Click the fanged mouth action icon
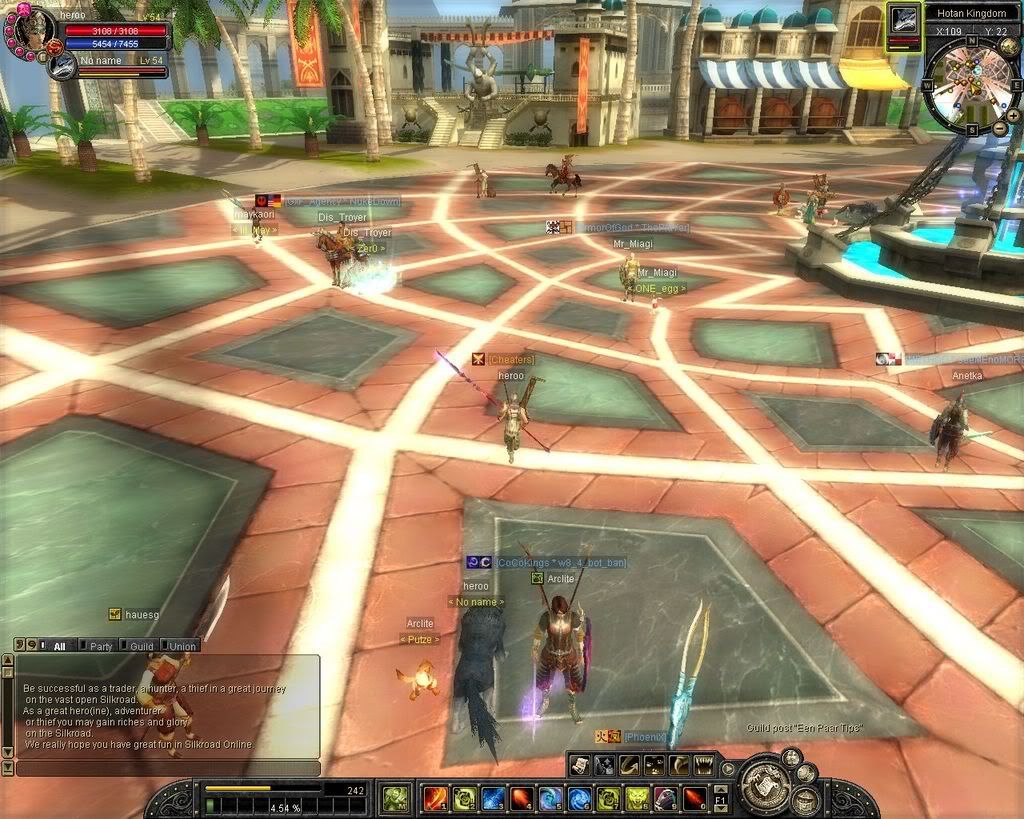1024x819 pixels. pyautogui.click(x=704, y=765)
